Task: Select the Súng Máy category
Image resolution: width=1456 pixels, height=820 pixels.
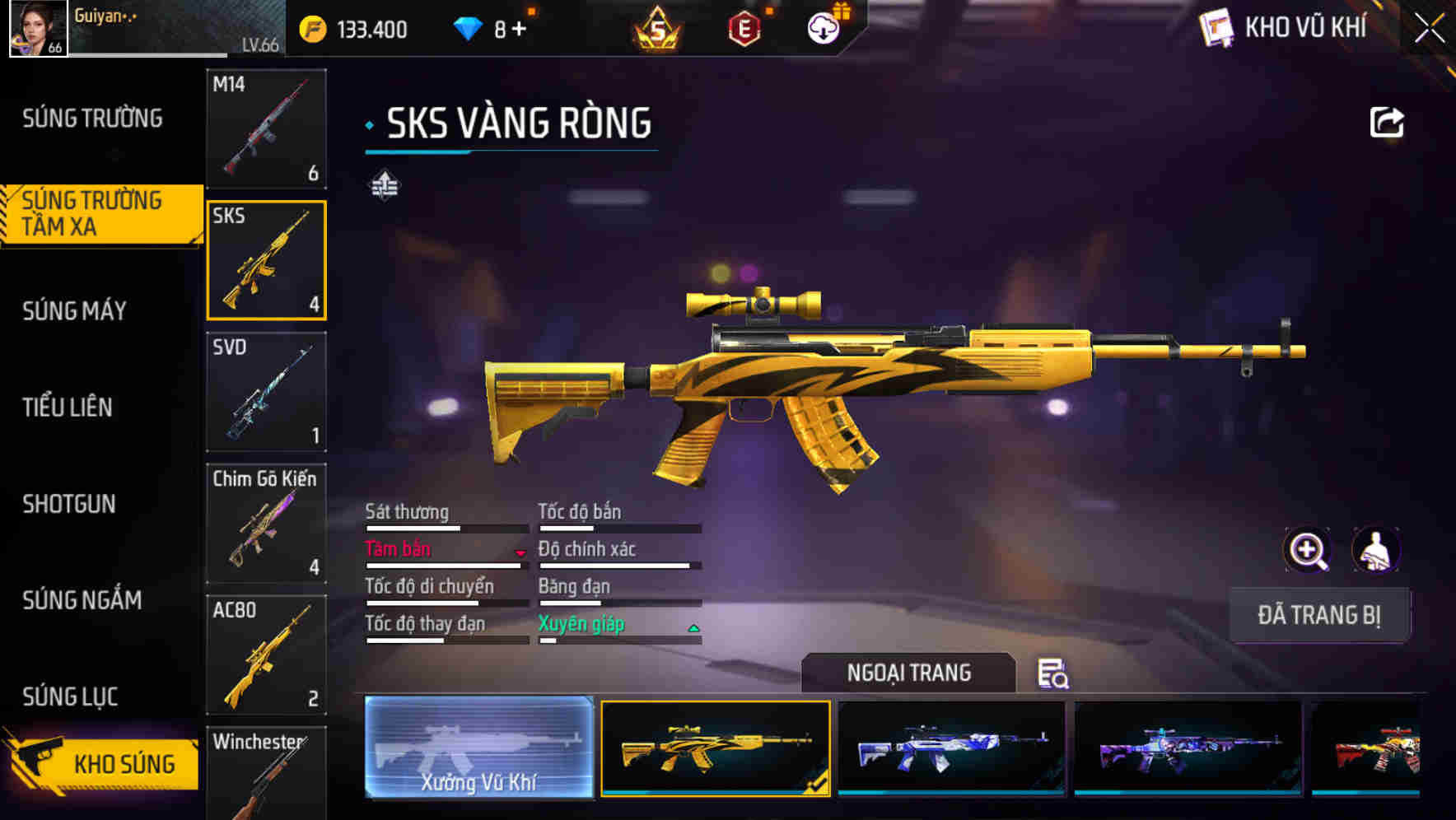Action: (x=74, y=311)
